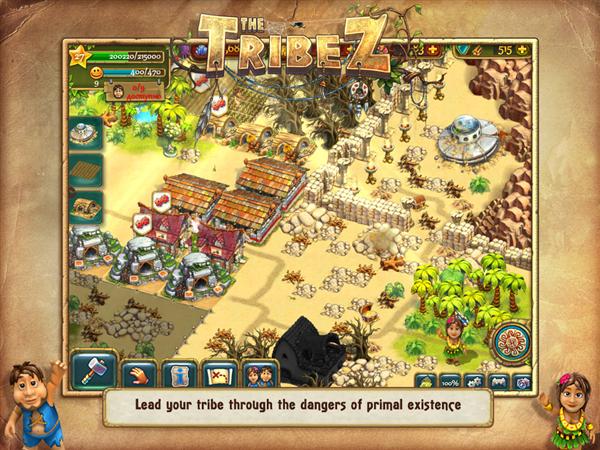Click the plus button beside 515

[x=522, y=49]
